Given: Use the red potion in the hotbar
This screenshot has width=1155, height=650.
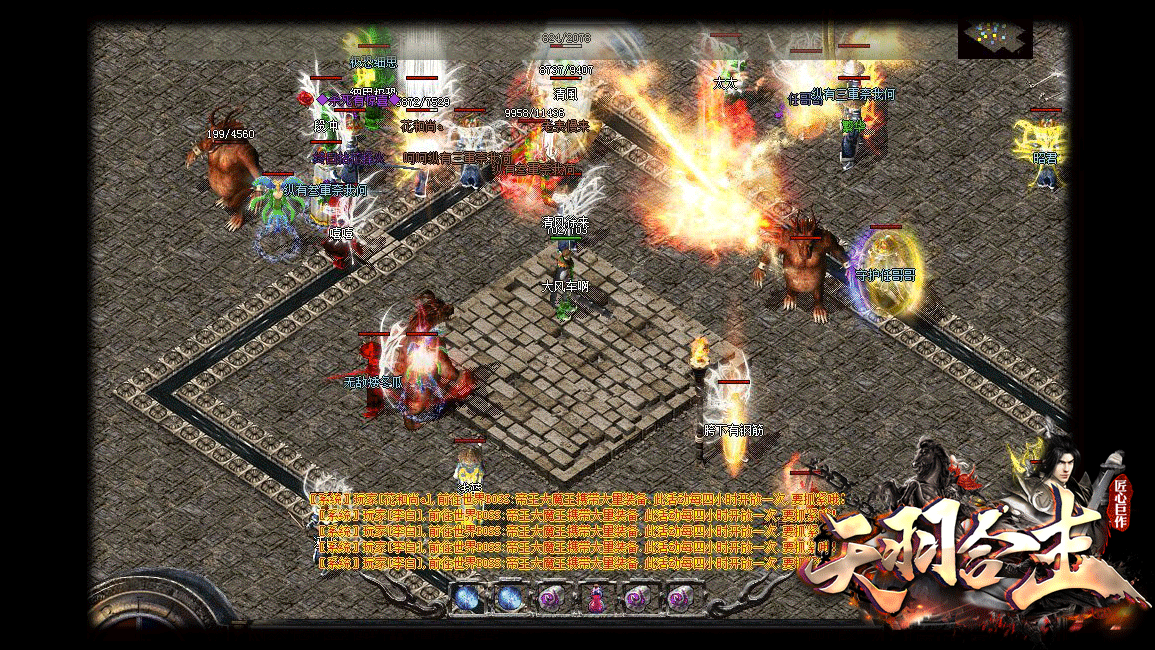Looking at the screenshot, I should pos(596,599).
